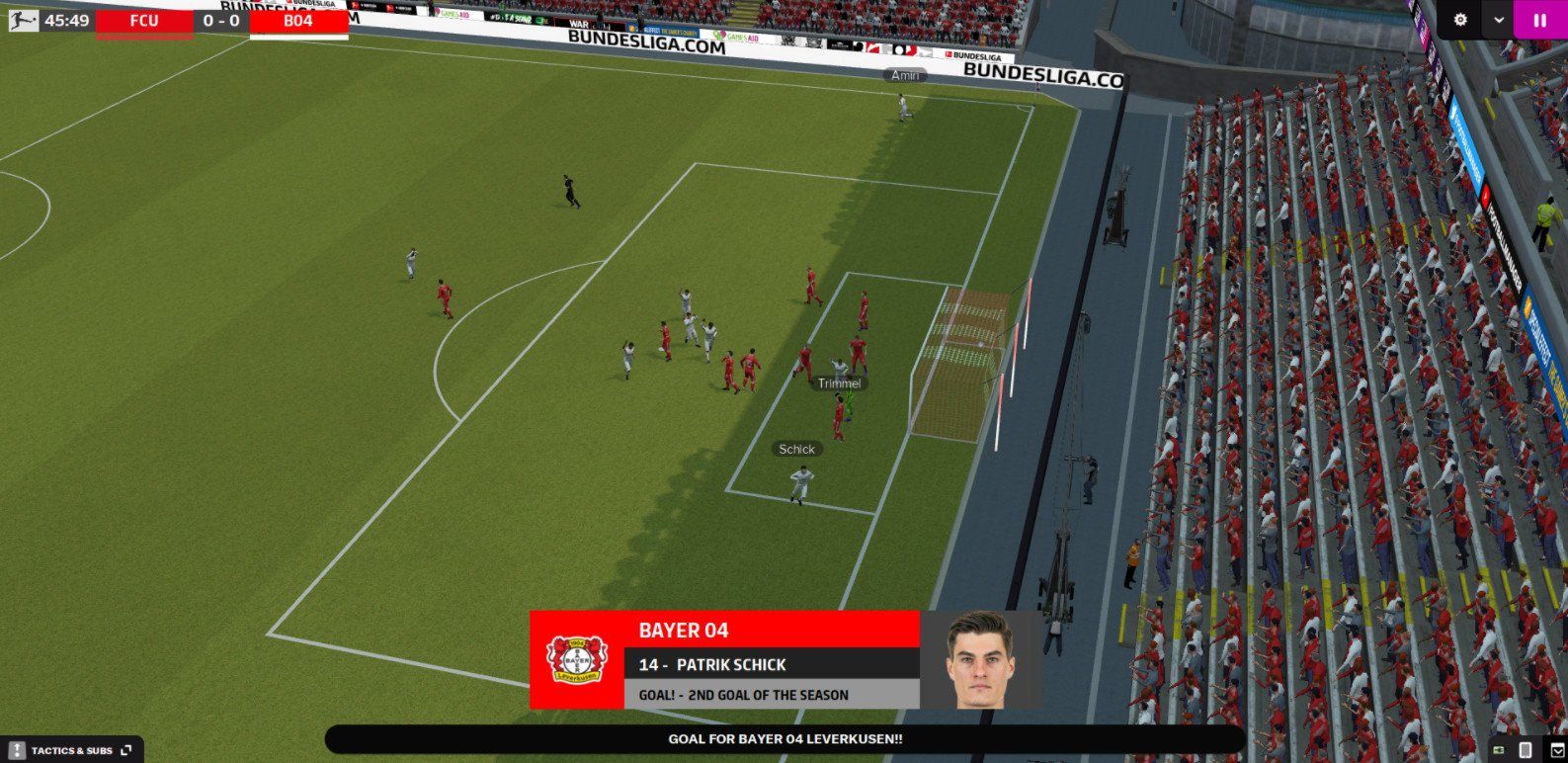Screen dimensions: 1568x763
Task: Click Amiri's name label near the touchline
Action: coord(905,74)
